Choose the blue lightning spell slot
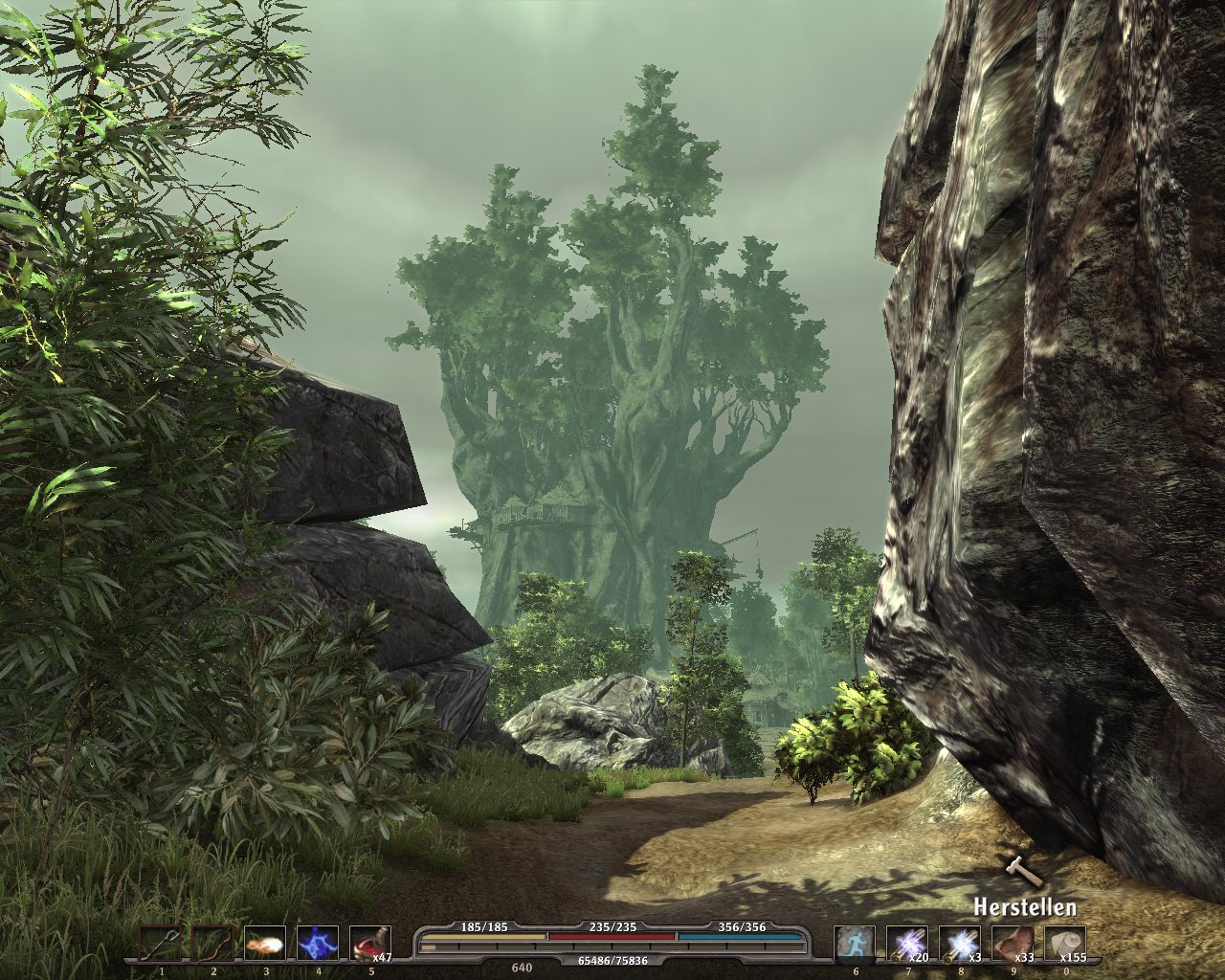1225x980 pixels. (x=318, y=944)
